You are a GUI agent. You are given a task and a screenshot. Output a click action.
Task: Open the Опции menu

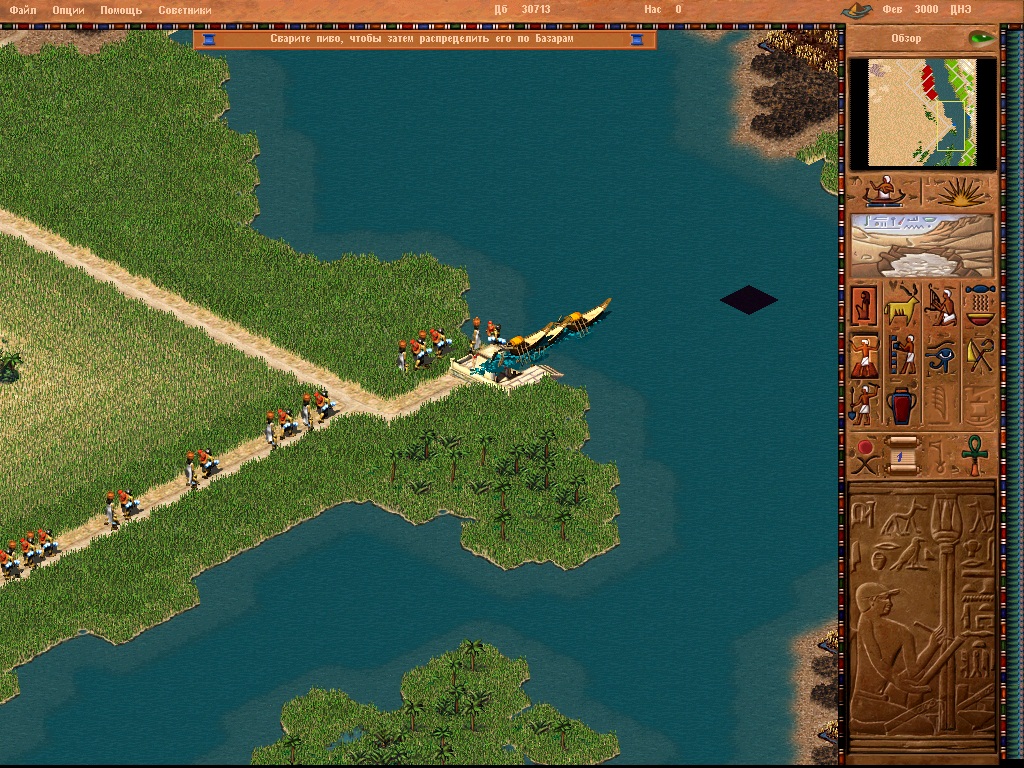click(68, 10)
